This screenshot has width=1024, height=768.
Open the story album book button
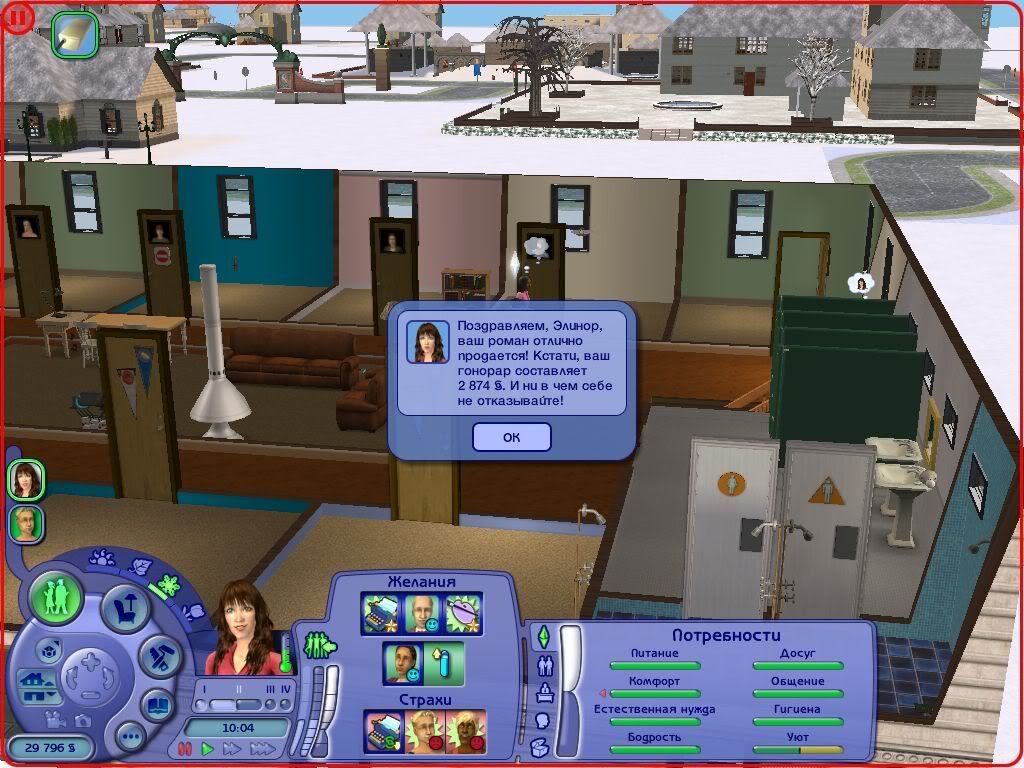click(x=157, y=704)
